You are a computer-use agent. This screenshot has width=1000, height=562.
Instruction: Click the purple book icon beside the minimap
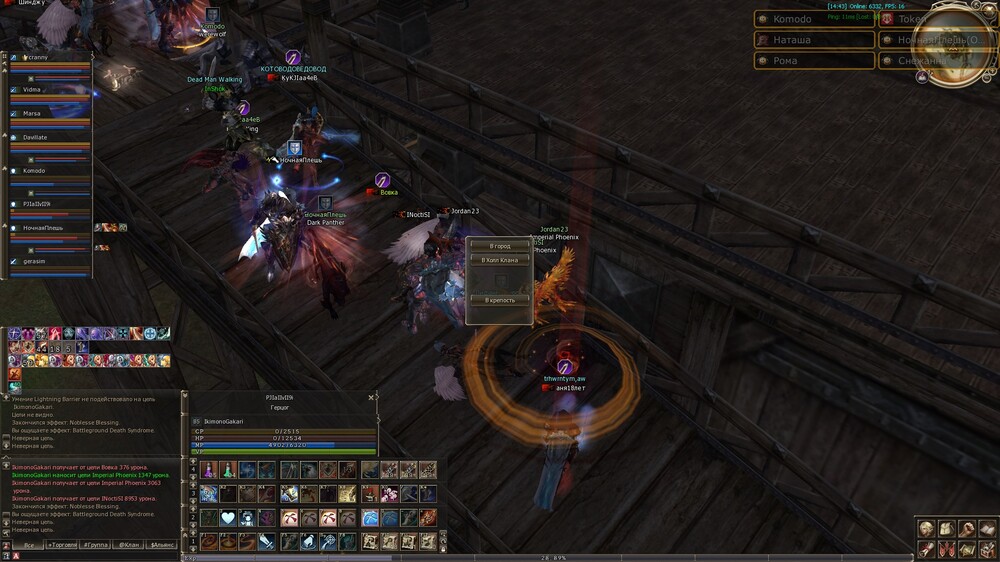[x=922, y=75]
